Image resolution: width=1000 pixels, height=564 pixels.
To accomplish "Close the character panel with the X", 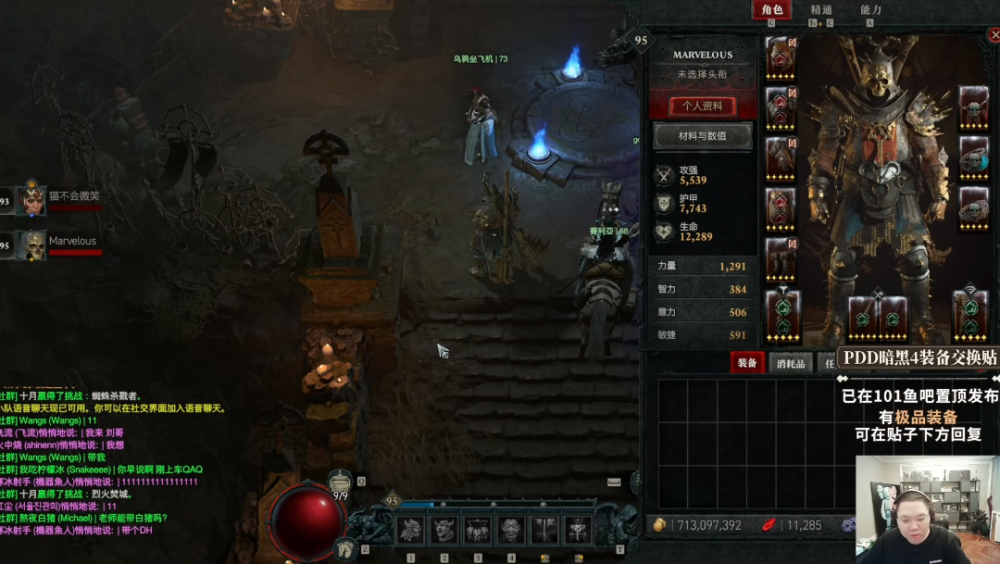I will coord(994,36).
